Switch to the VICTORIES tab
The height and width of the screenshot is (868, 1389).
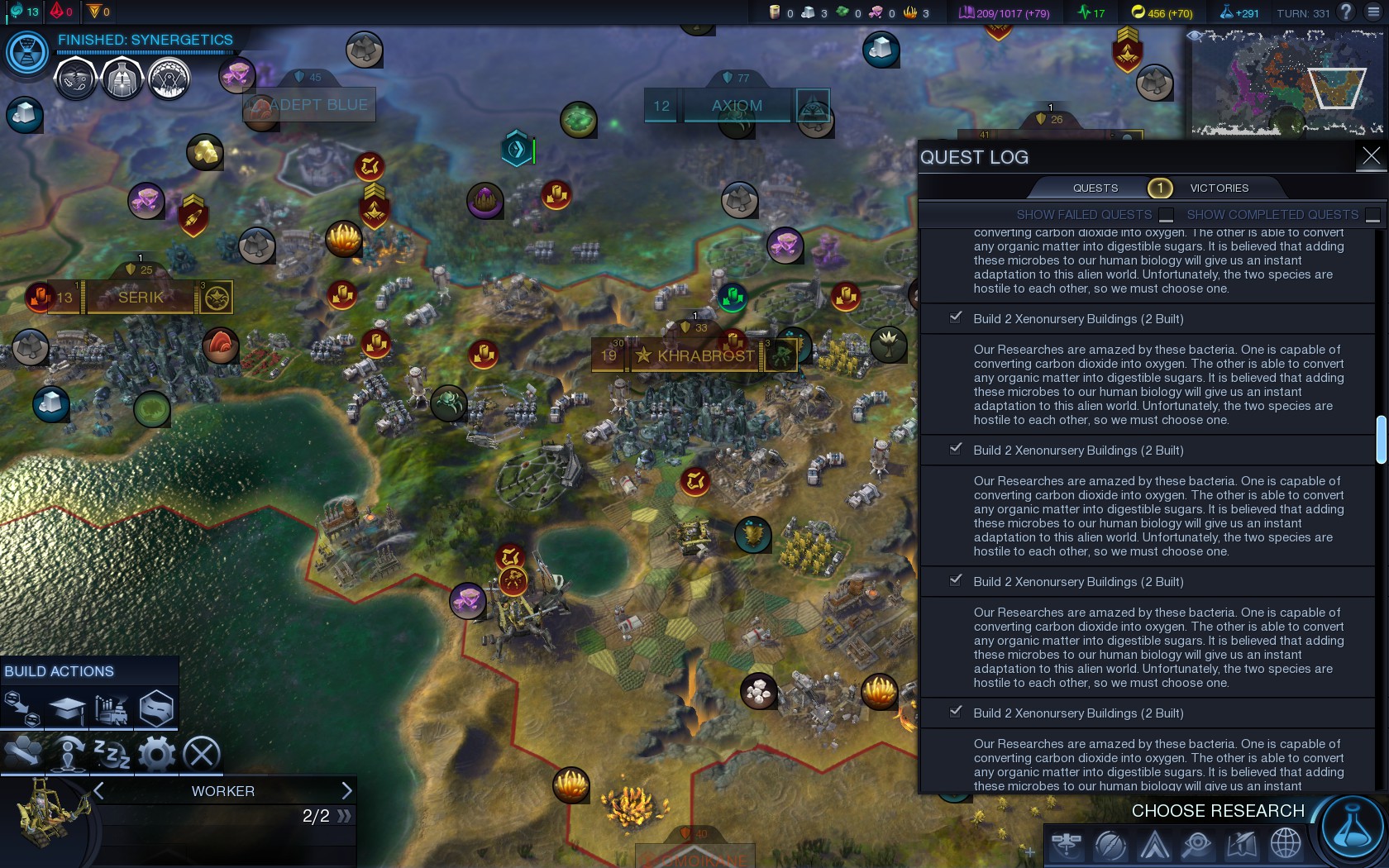point(1219,188)
